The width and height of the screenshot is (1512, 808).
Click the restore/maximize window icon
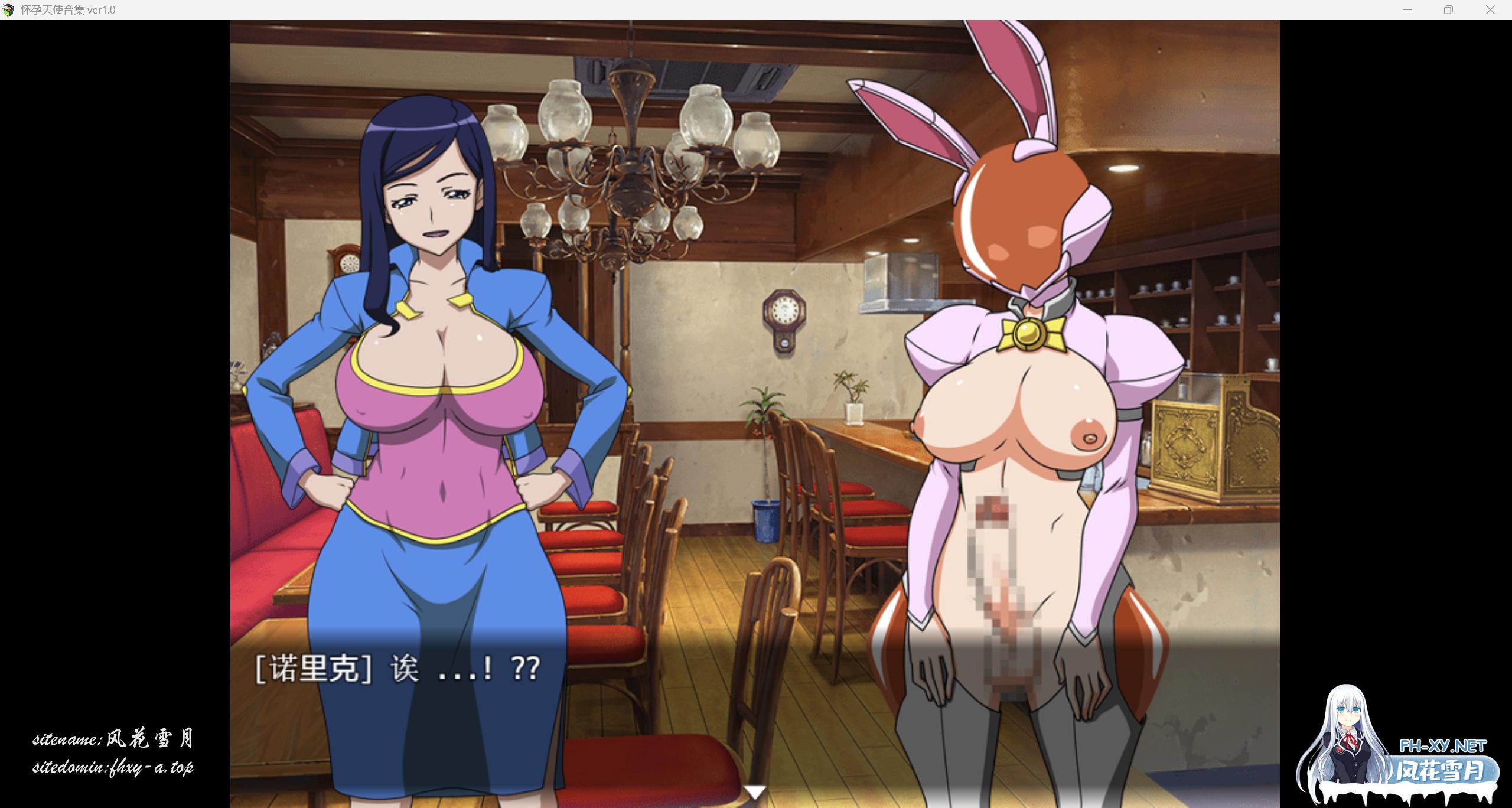[x=1448, y=9]
